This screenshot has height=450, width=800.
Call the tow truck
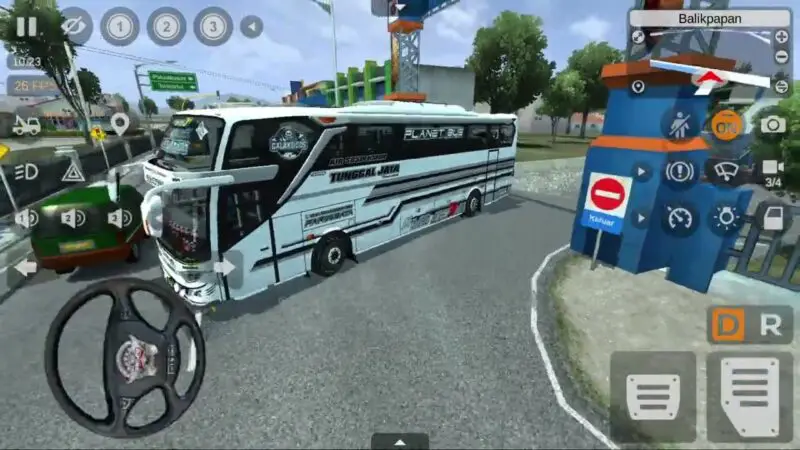26,126
